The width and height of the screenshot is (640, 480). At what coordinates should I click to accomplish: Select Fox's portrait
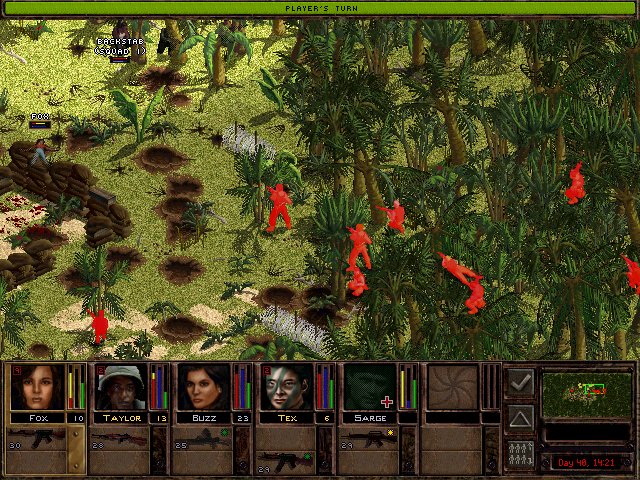(x=37, y=387)
